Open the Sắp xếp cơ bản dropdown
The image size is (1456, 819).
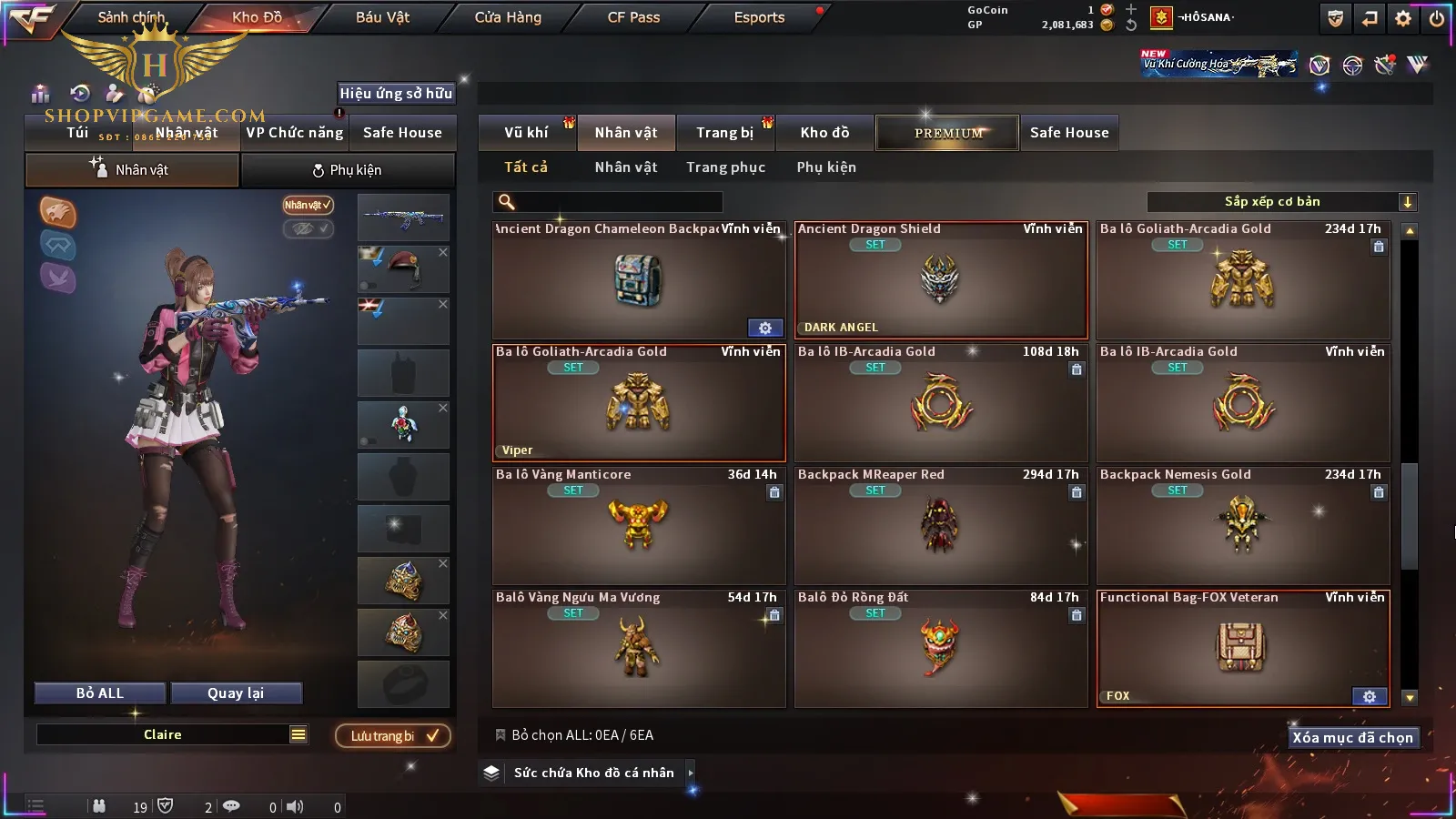1281,202
